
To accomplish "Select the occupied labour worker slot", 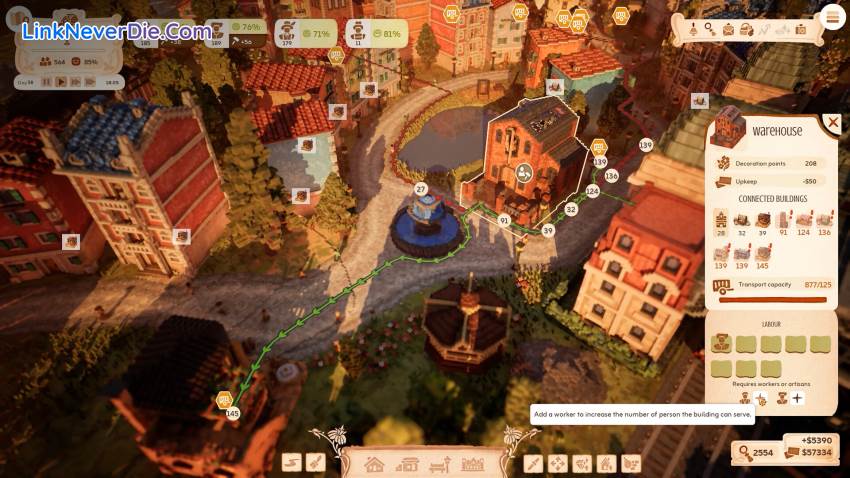I will (721, 344).
